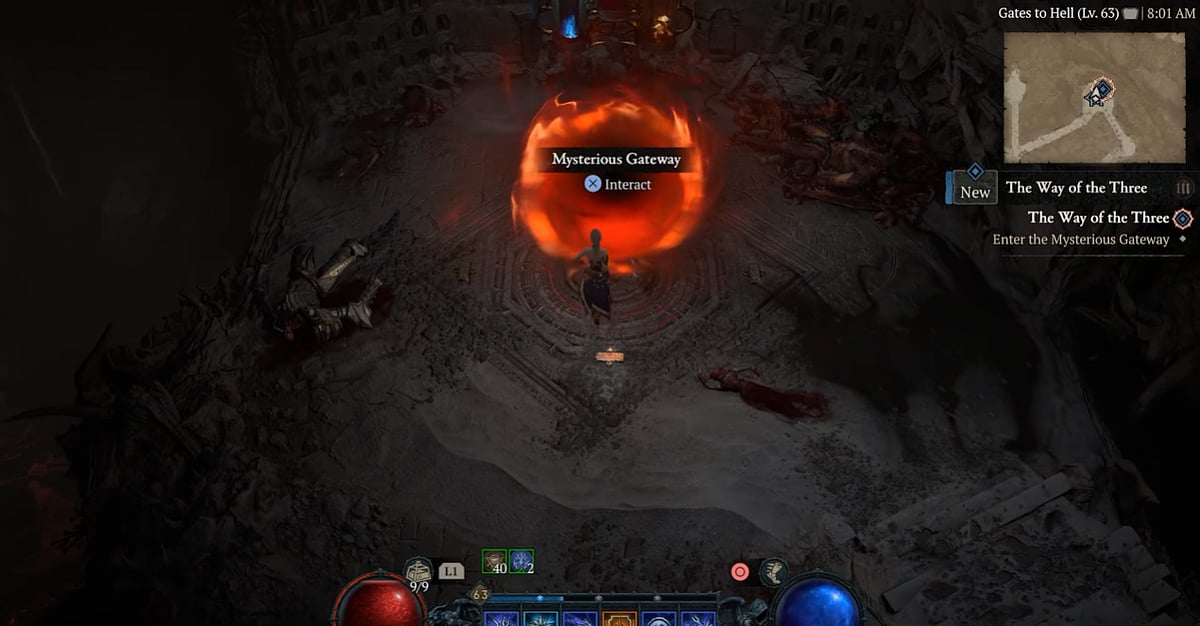Select the new "The Way of the Three" quest notification
The height and width of the screenshot is (626, 1200).
[1075, 188]
